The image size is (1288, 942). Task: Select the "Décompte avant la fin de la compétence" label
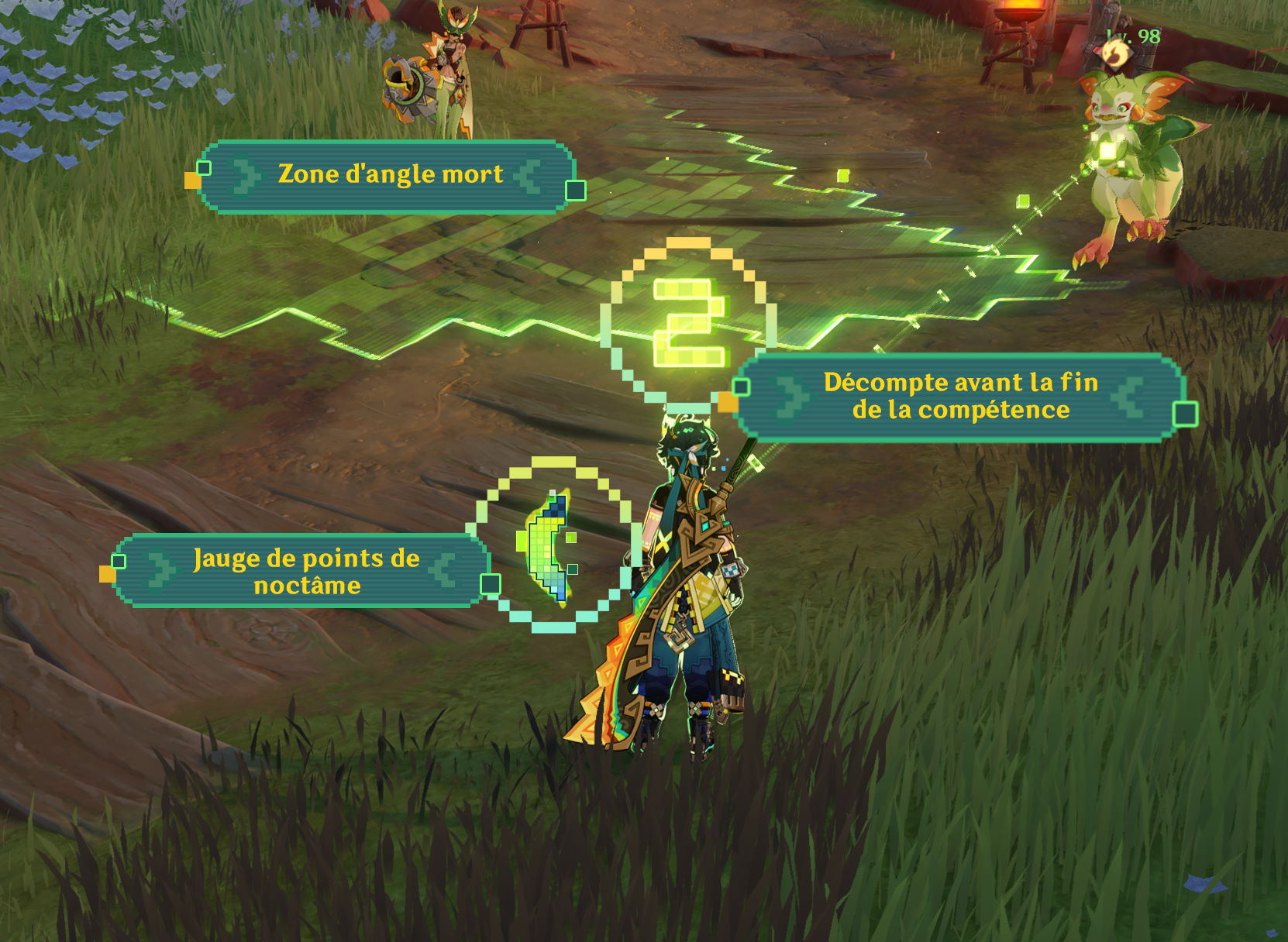click(960, 396)
